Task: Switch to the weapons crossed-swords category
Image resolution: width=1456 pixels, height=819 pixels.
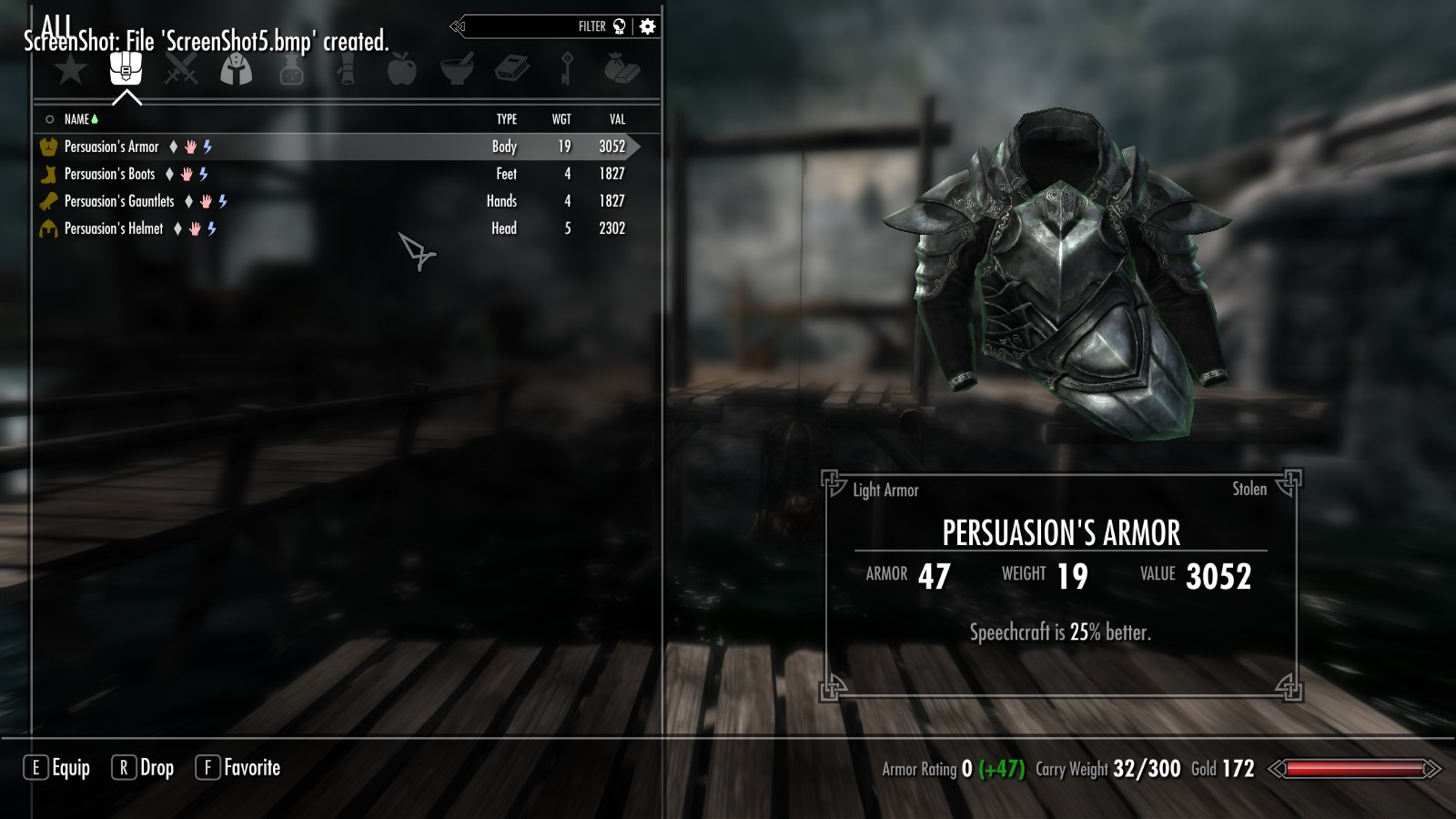Action: point(181,69)
